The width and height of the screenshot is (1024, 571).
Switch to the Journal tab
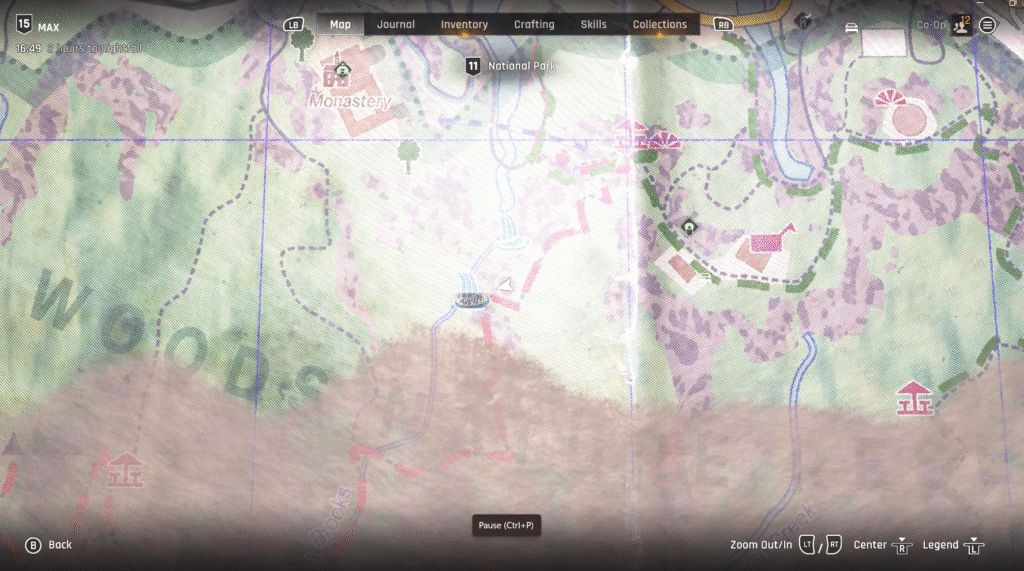click(x=396, y=24)
